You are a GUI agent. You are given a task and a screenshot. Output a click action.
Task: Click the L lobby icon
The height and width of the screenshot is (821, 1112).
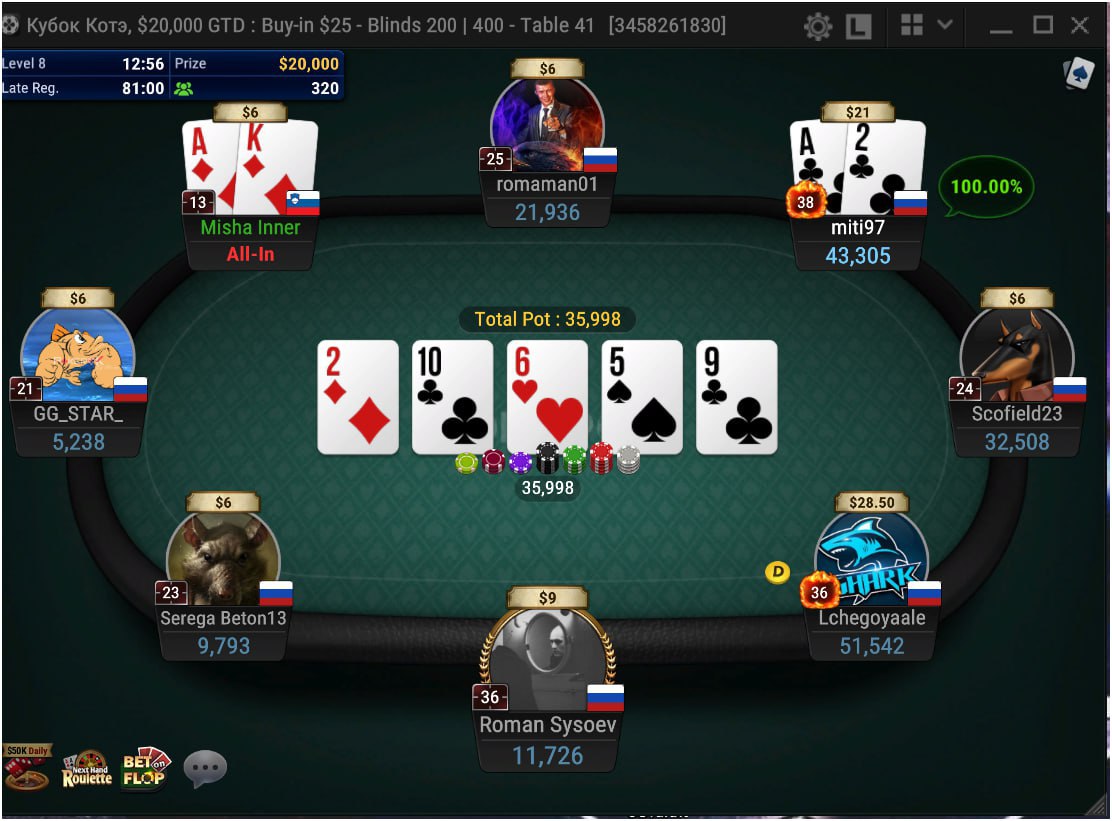point(858,26)
